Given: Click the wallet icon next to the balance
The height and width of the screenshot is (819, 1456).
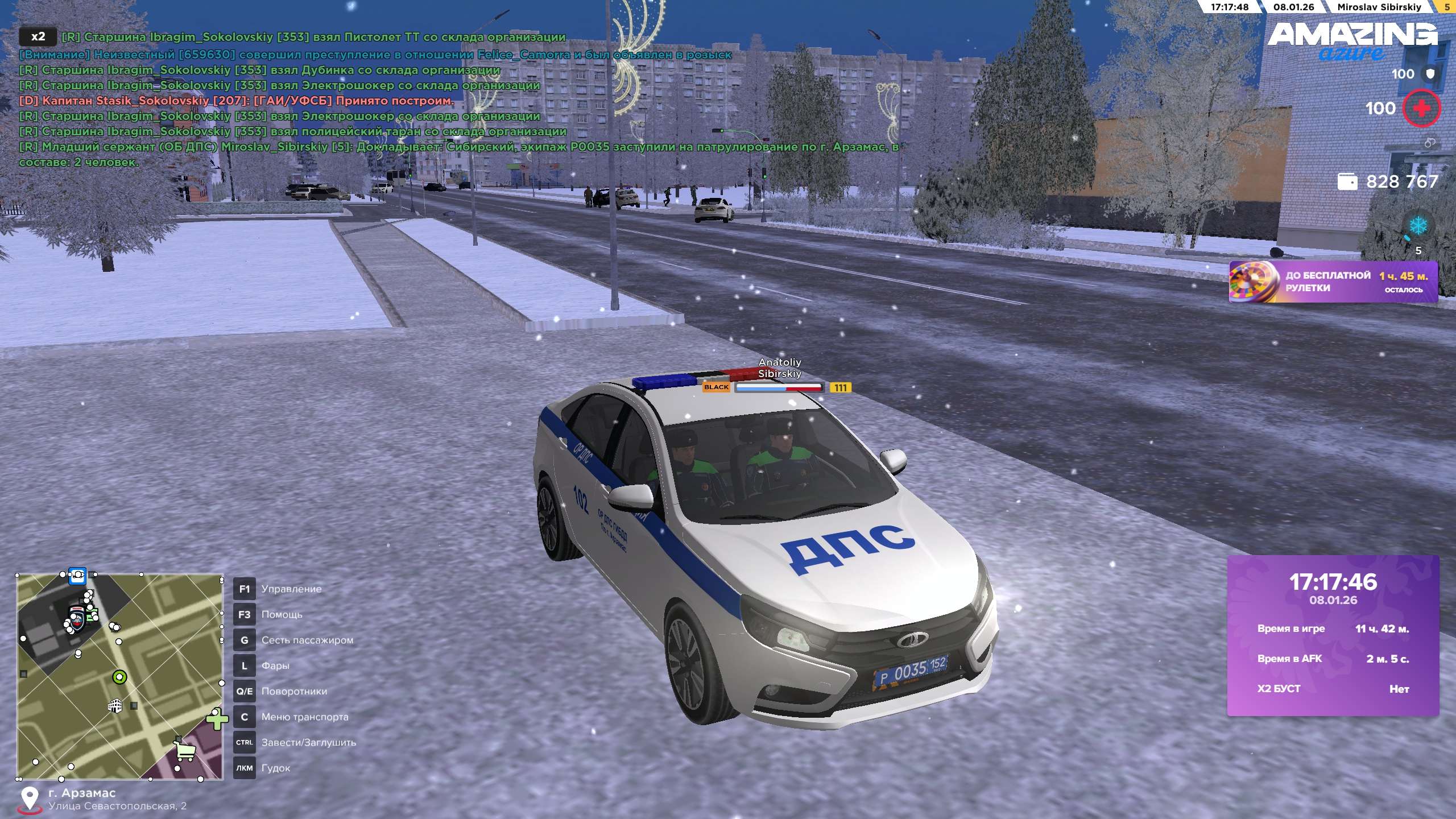Looking at the screenshot, I should [x=1347, y=182].
